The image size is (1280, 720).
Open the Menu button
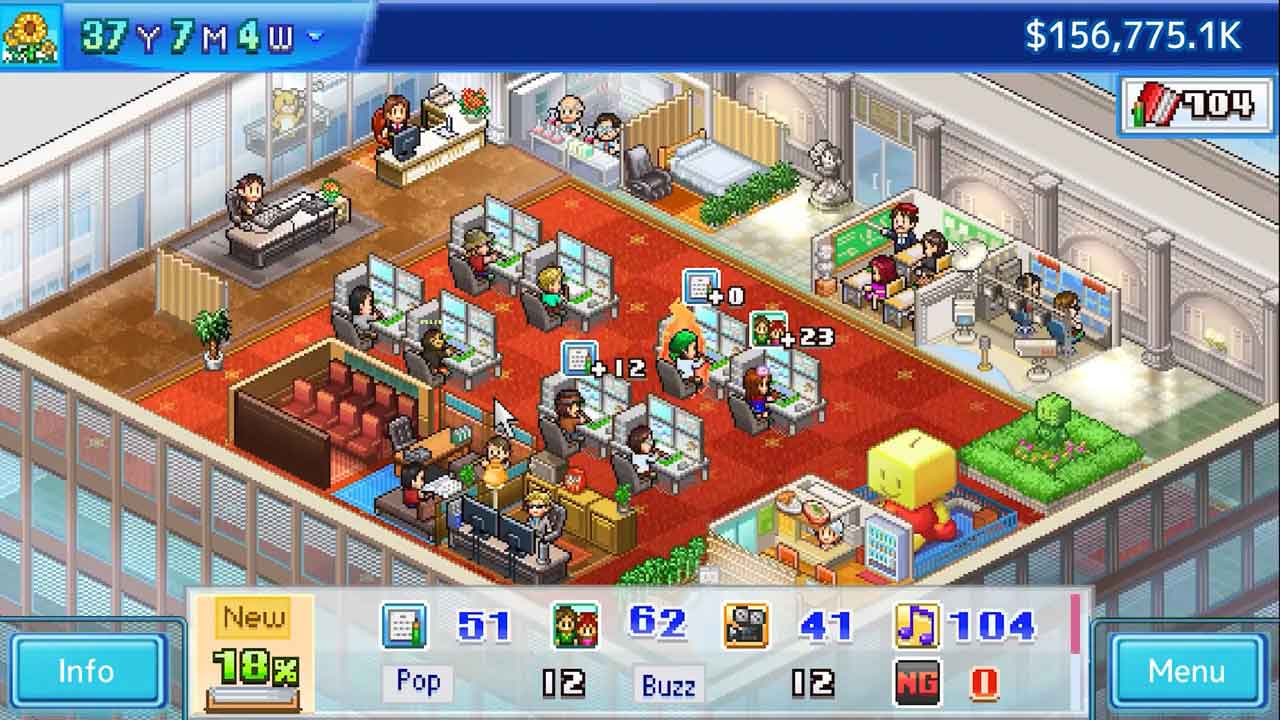point(1186,670)
